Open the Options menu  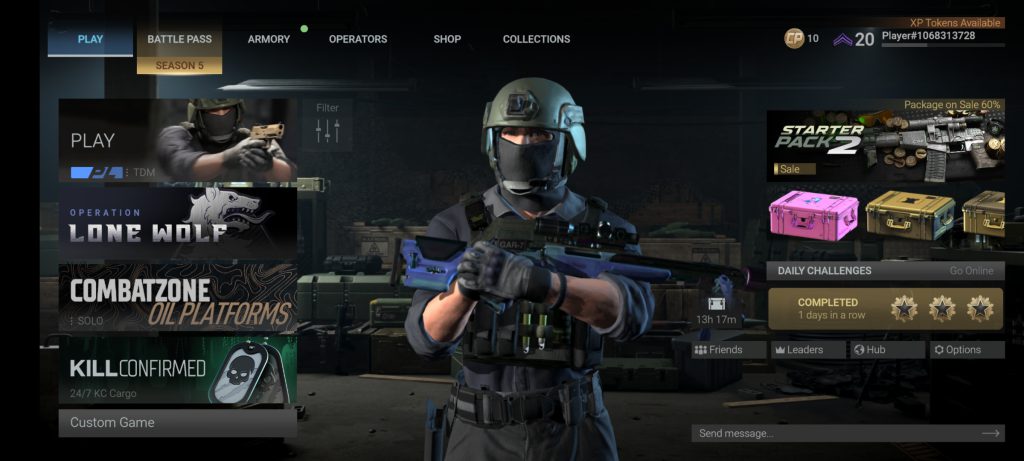[966, 350]
